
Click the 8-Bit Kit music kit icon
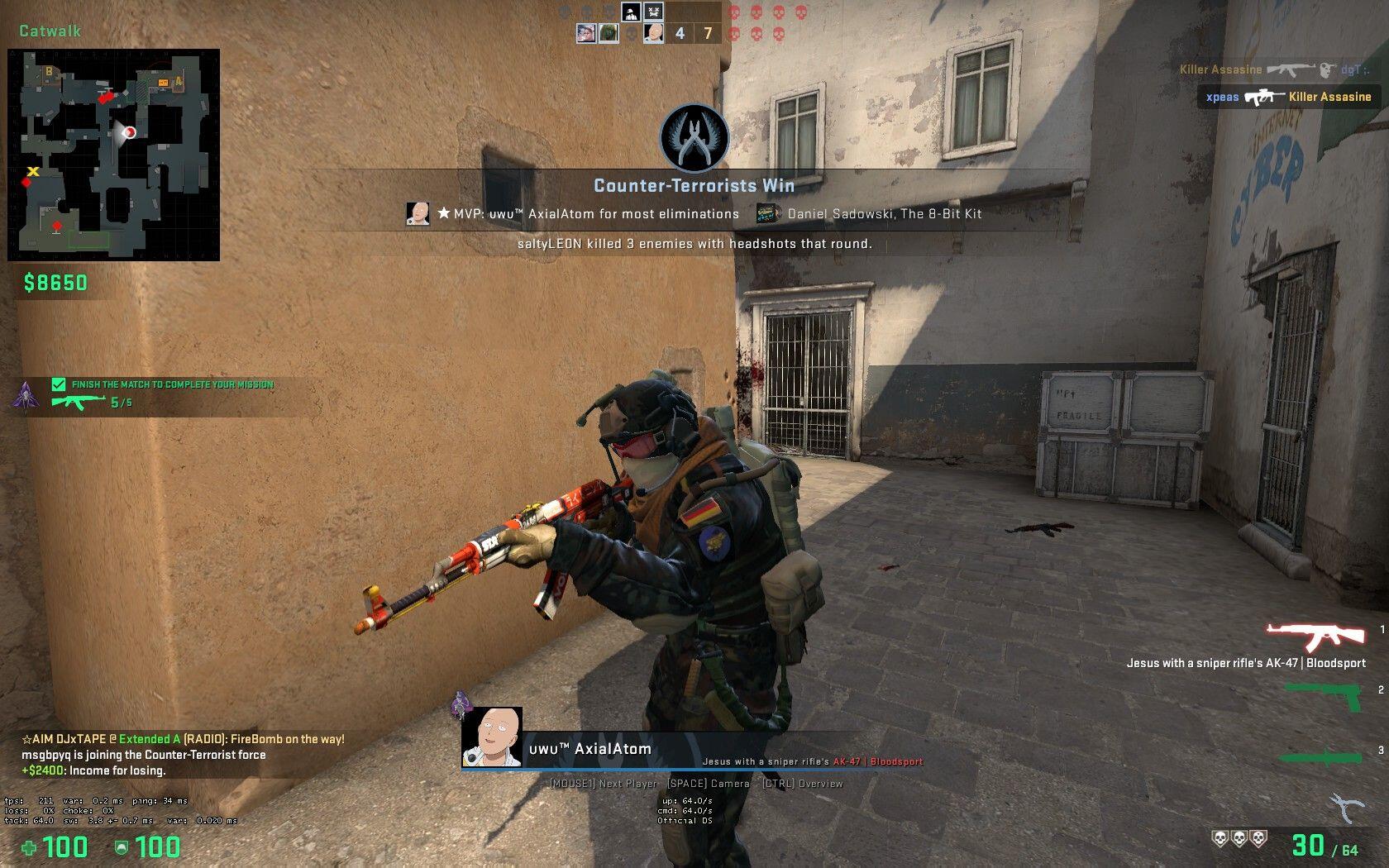pyautogui.click(x=768, y=214)
